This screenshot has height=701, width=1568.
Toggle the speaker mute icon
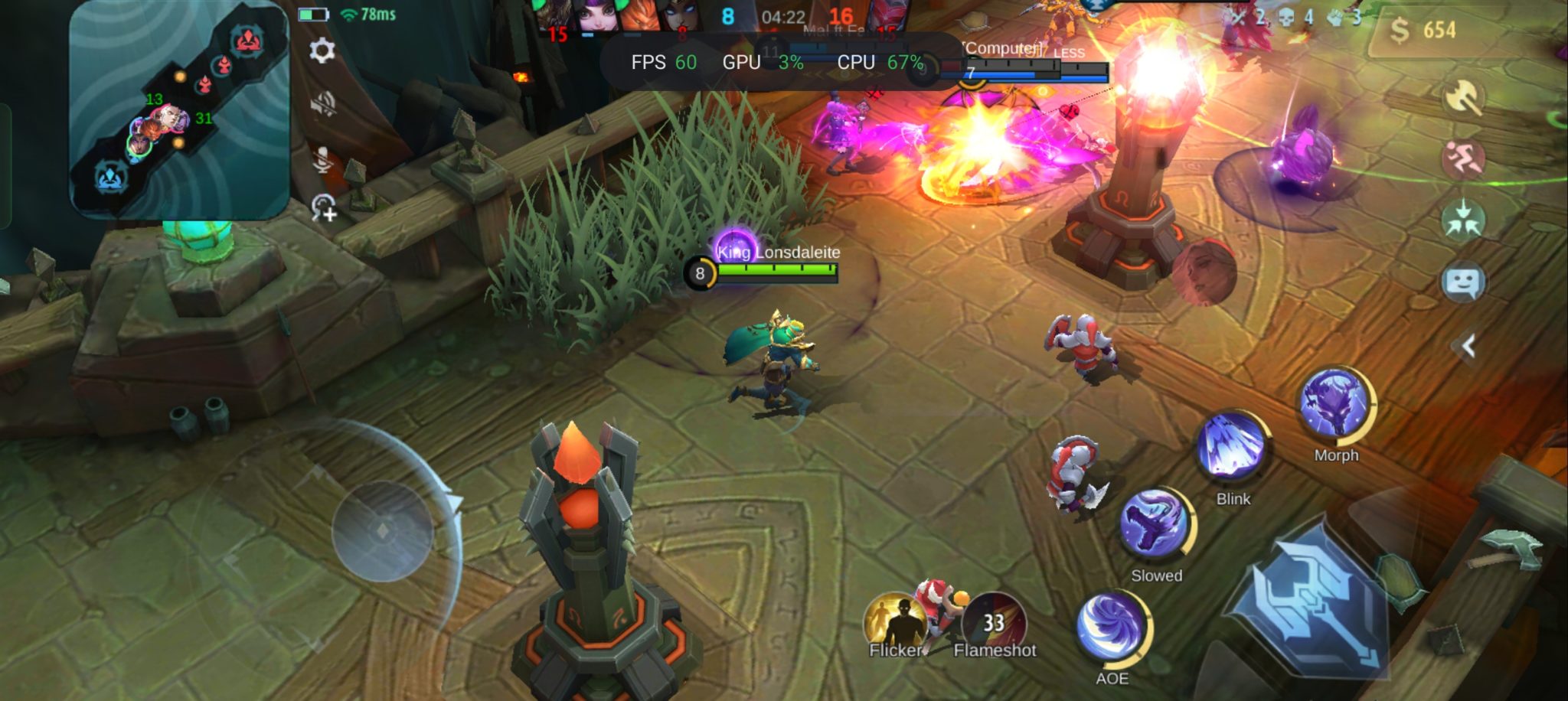click(323, 104)
